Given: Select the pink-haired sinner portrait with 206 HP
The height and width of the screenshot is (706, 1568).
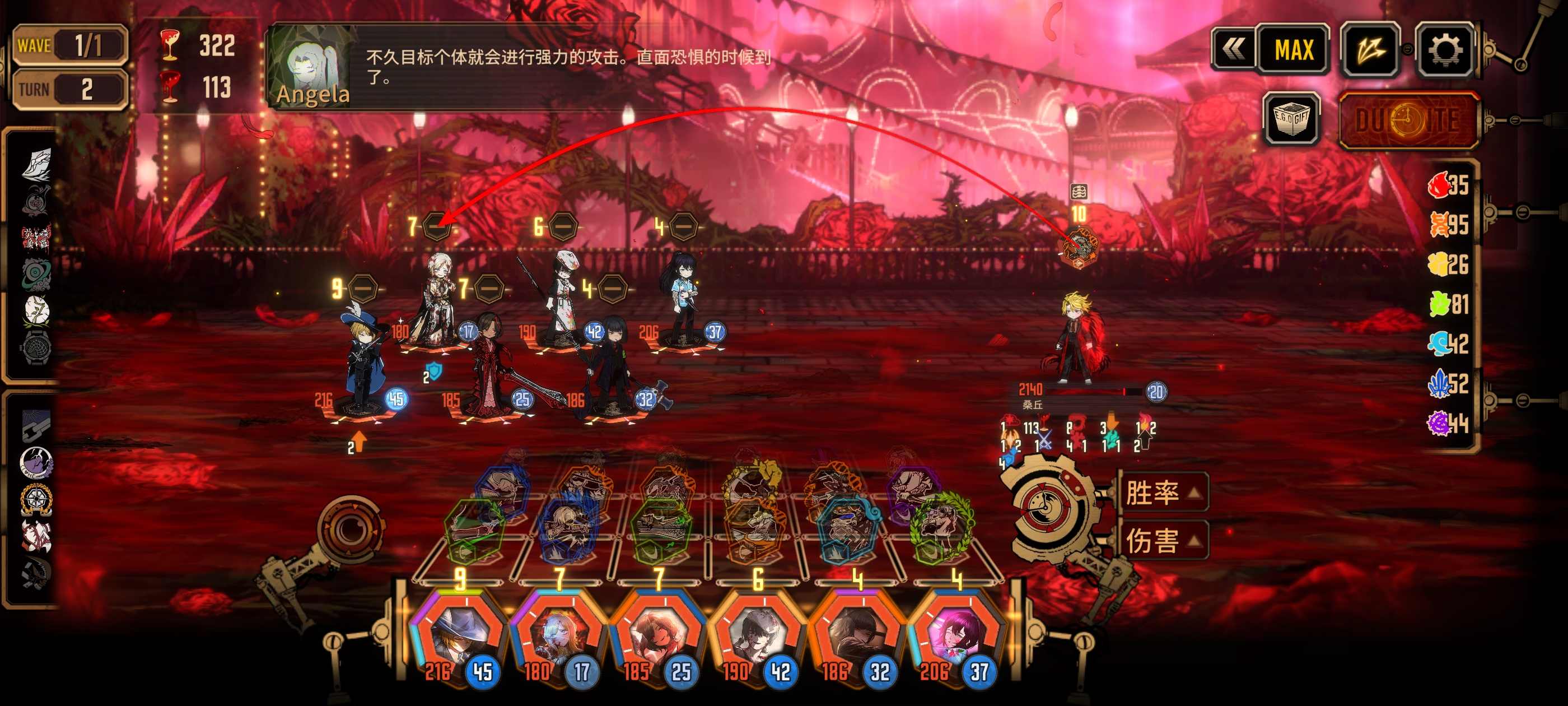Looking at the screenshot, I should point(956,637).
